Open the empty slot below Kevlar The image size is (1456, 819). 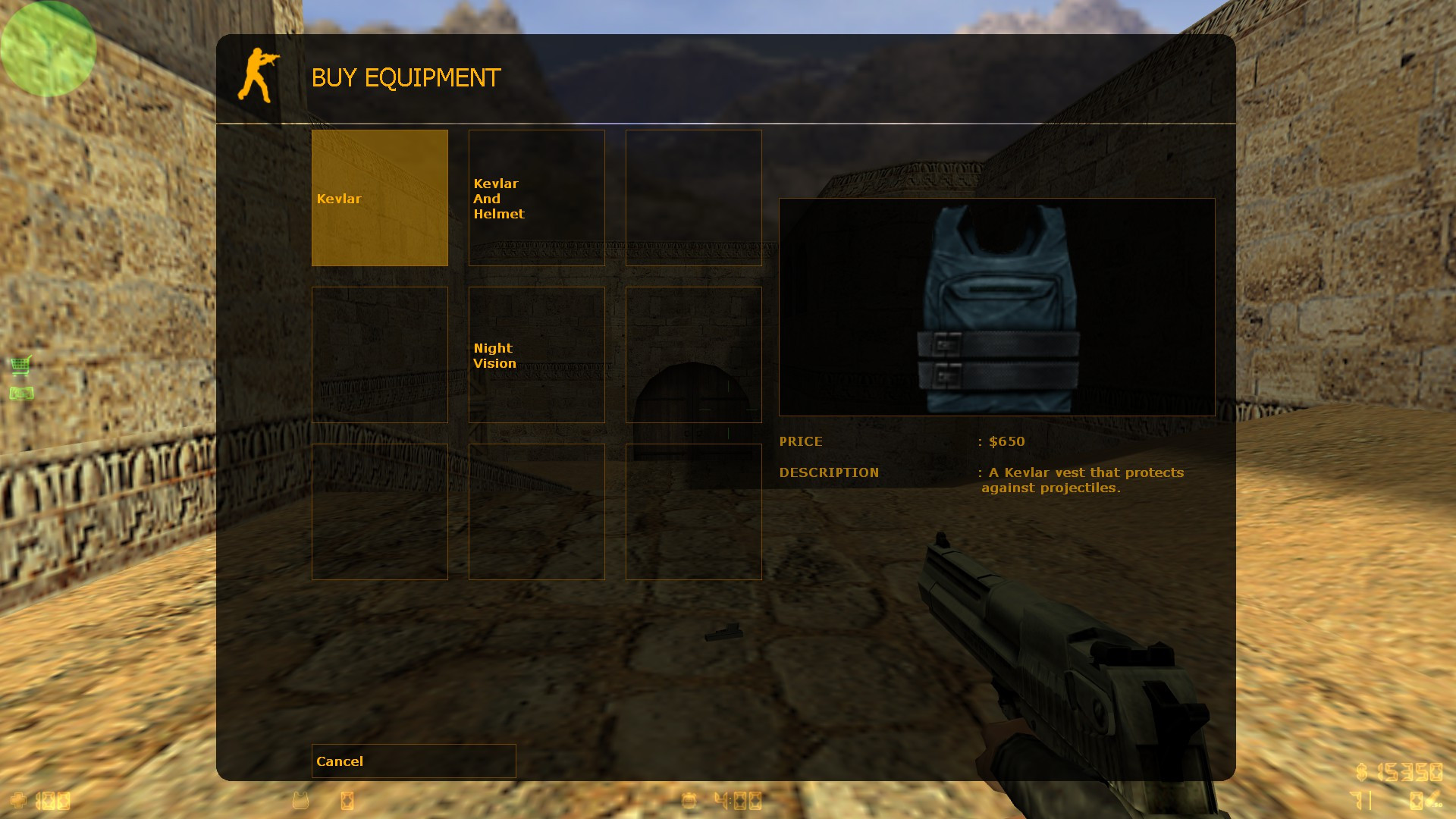[379, 355]
